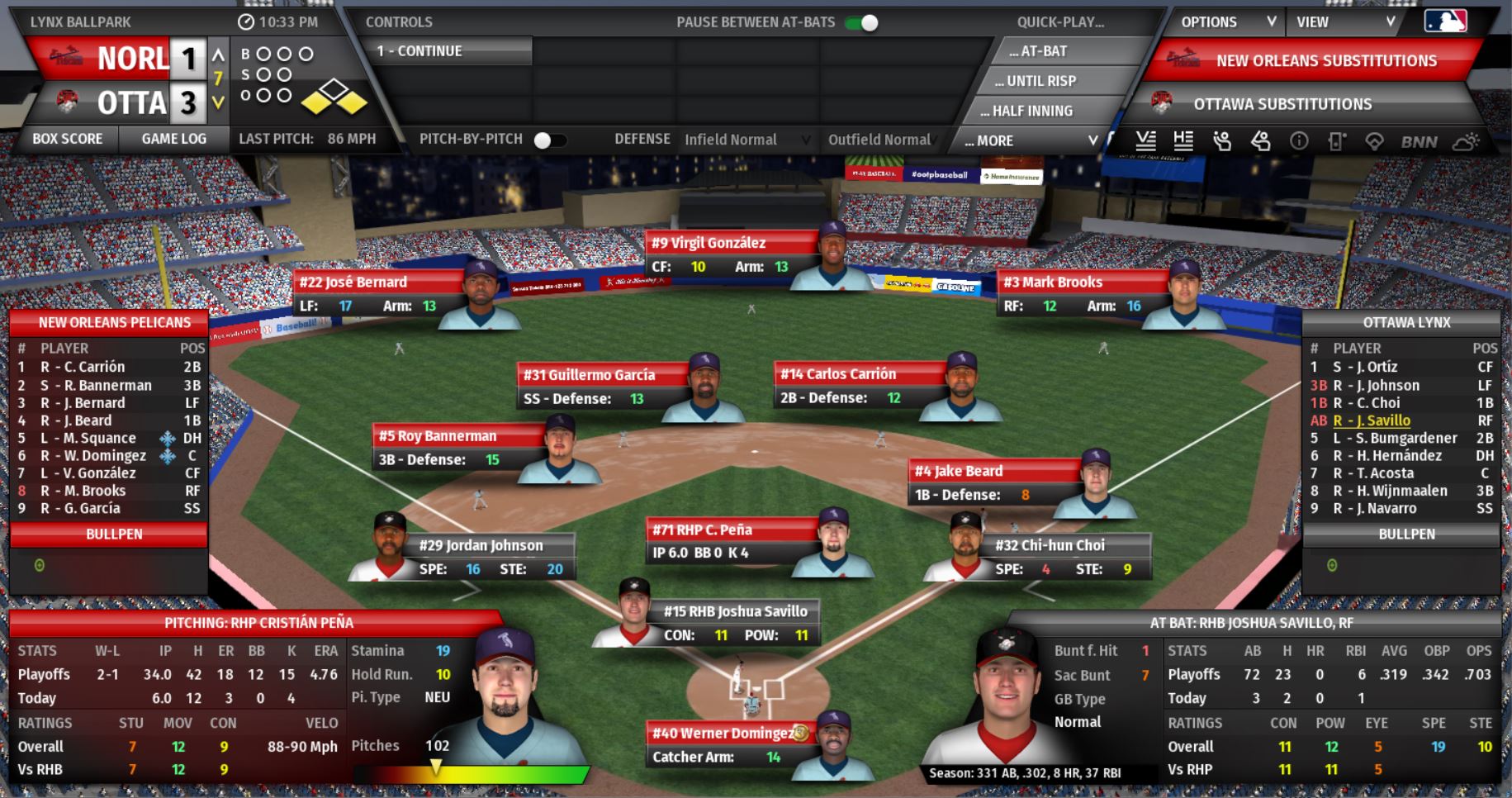Select J. Savillo in Ottawa lineup

coord(1371,420)
